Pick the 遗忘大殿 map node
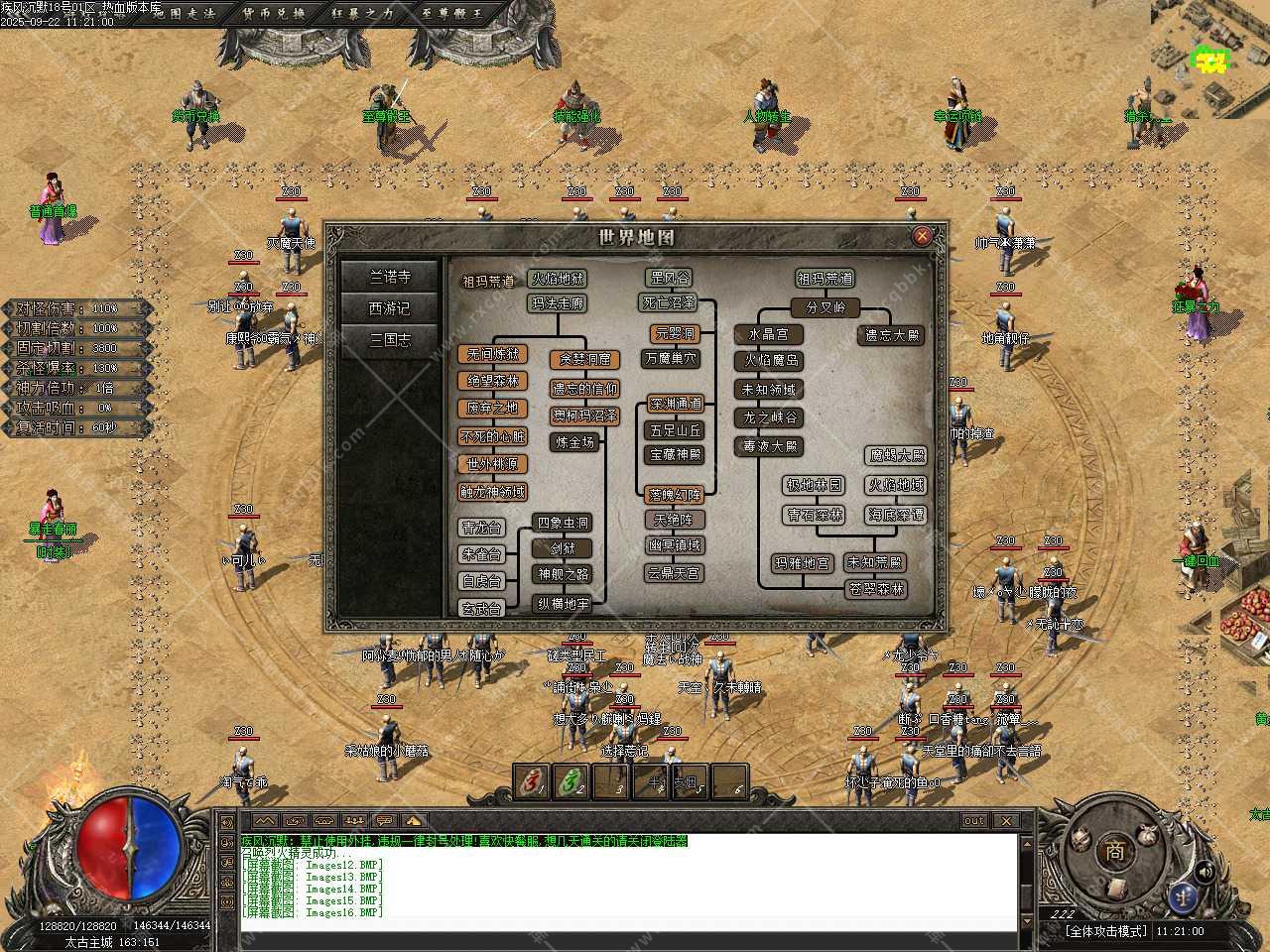Screen dimensions: 1270x952 893,336
